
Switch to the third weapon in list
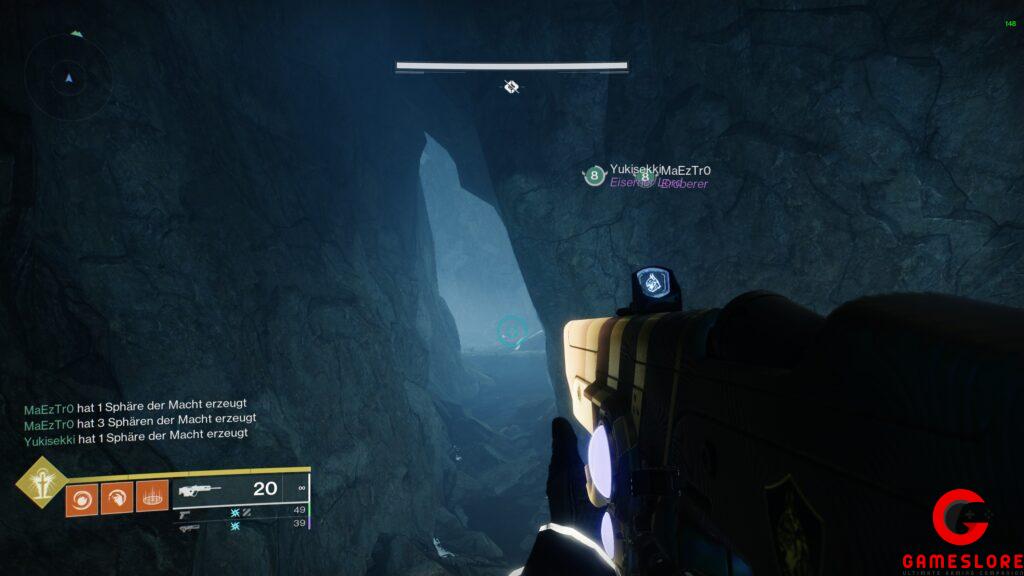coord(188,525)
